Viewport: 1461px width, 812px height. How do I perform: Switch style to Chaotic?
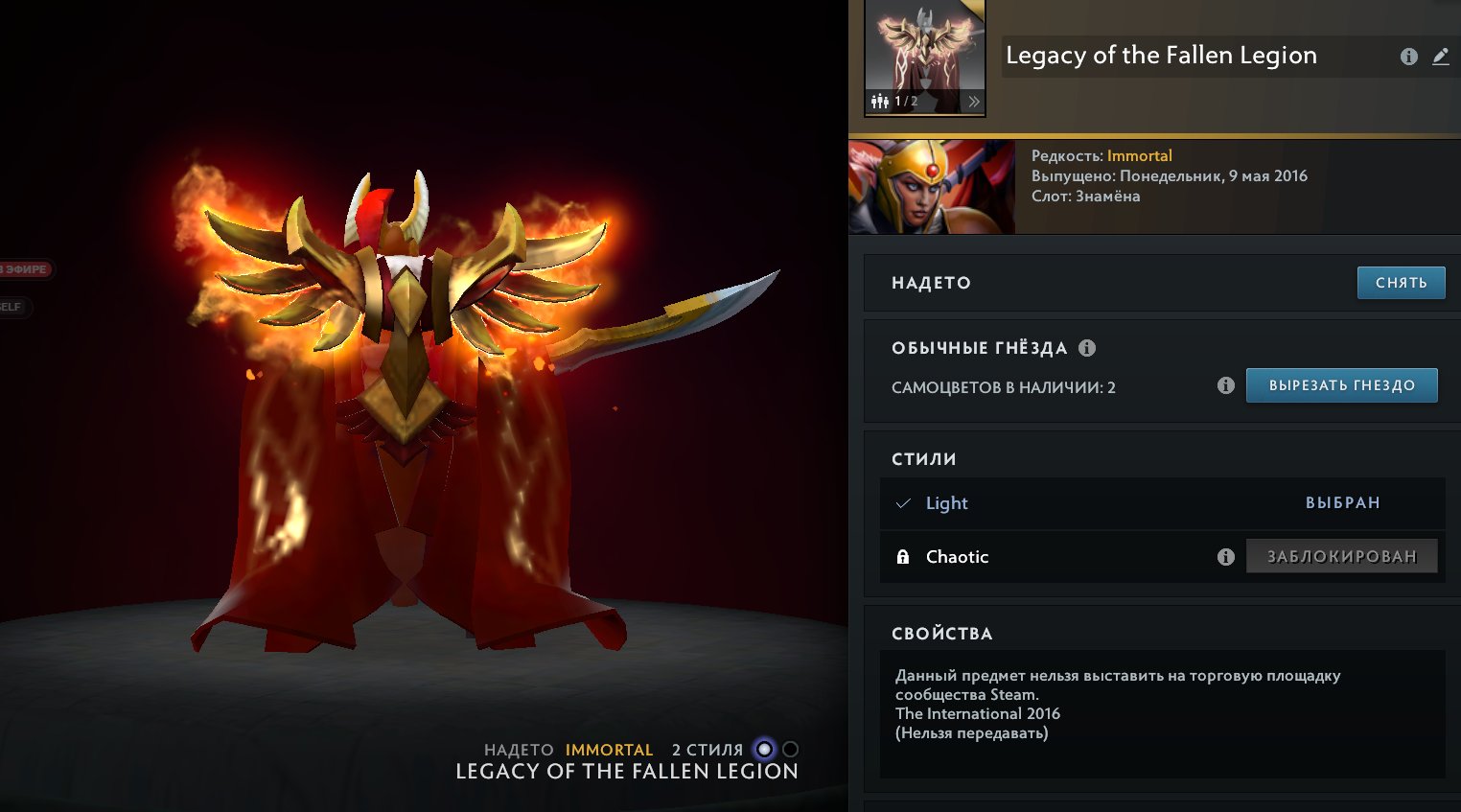(x=956, y=556)
